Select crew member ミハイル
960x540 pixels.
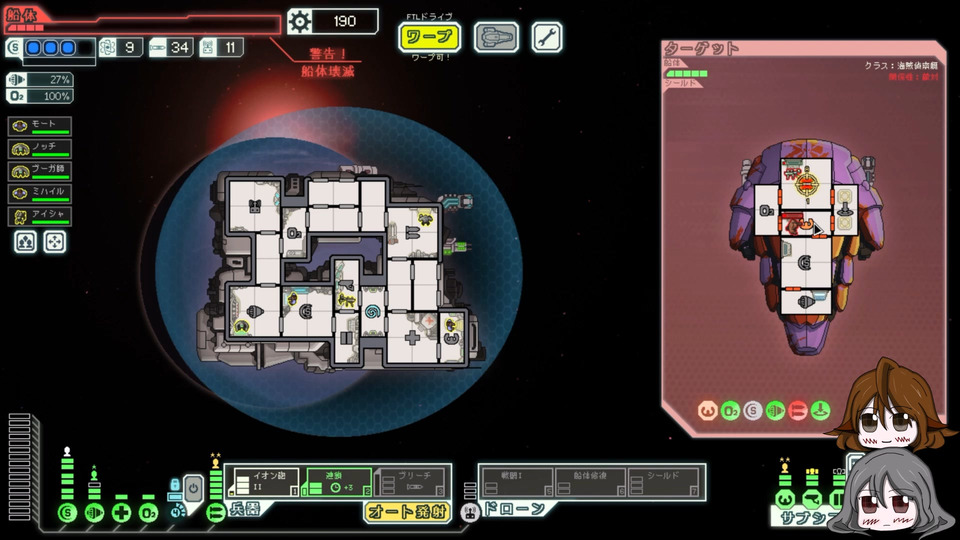(41, 193)
